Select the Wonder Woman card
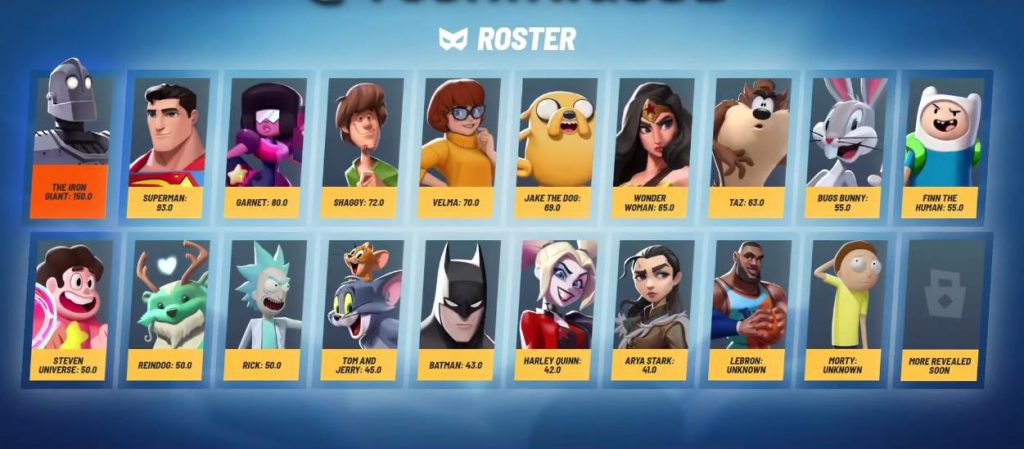1024x449 pixels. tap(651, 146)
